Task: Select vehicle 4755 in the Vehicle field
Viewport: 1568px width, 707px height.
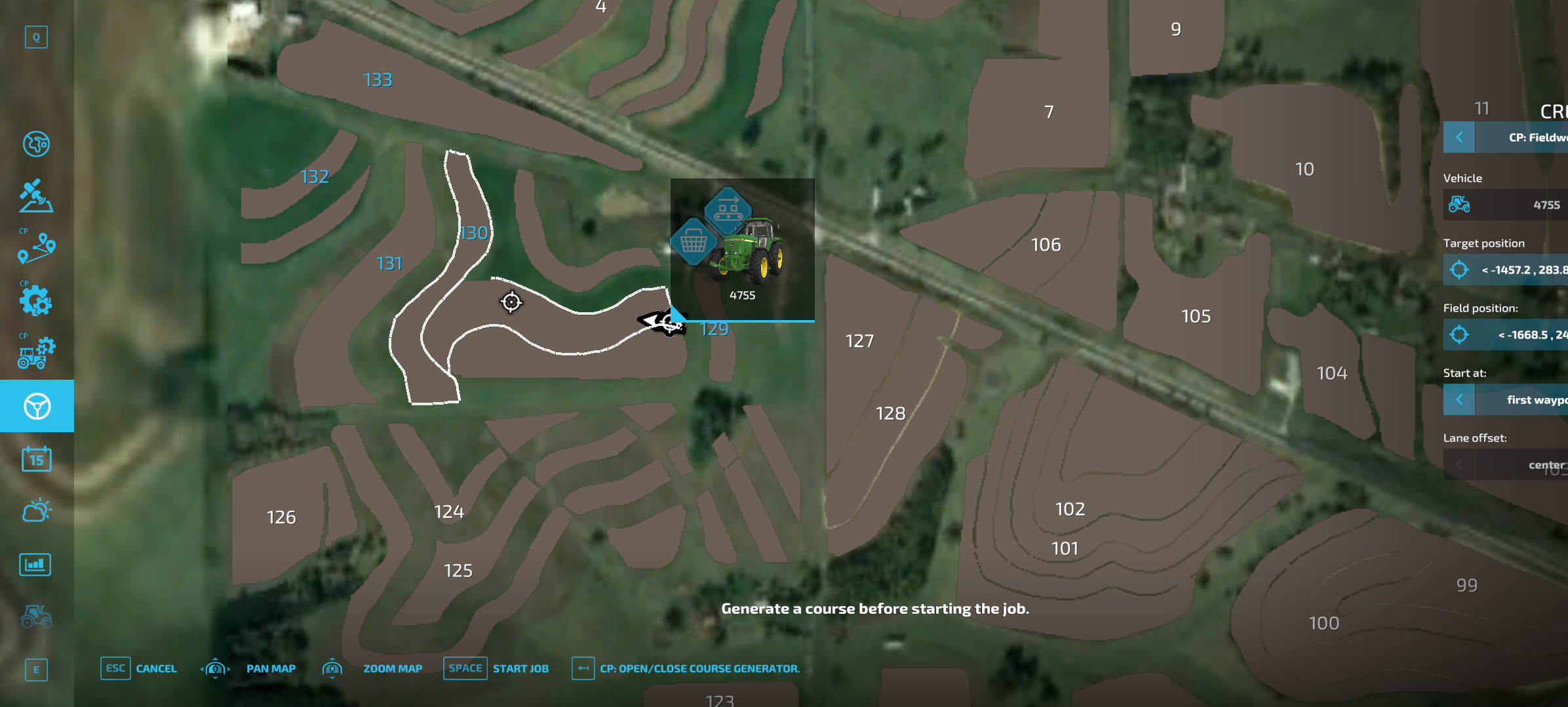Action: point(1508,205)
